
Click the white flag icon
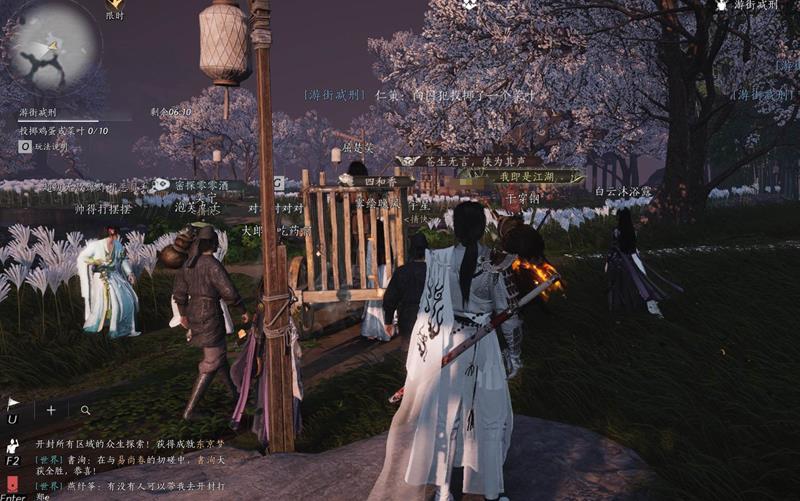click(13, 404)
